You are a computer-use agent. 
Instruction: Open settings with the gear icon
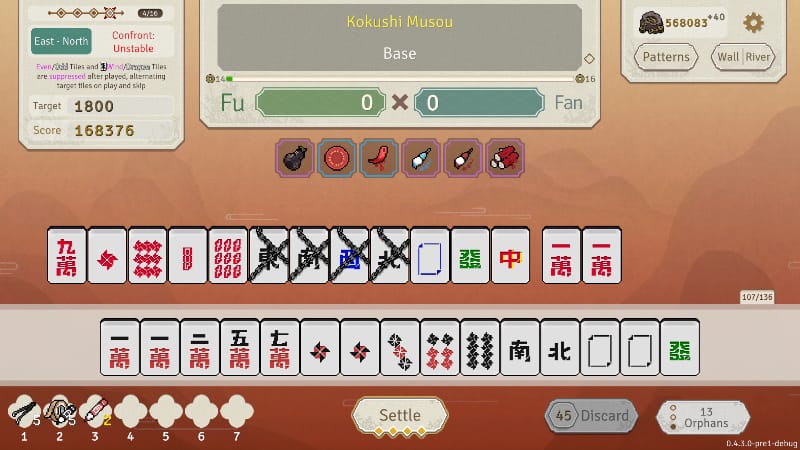click(753, 23)
